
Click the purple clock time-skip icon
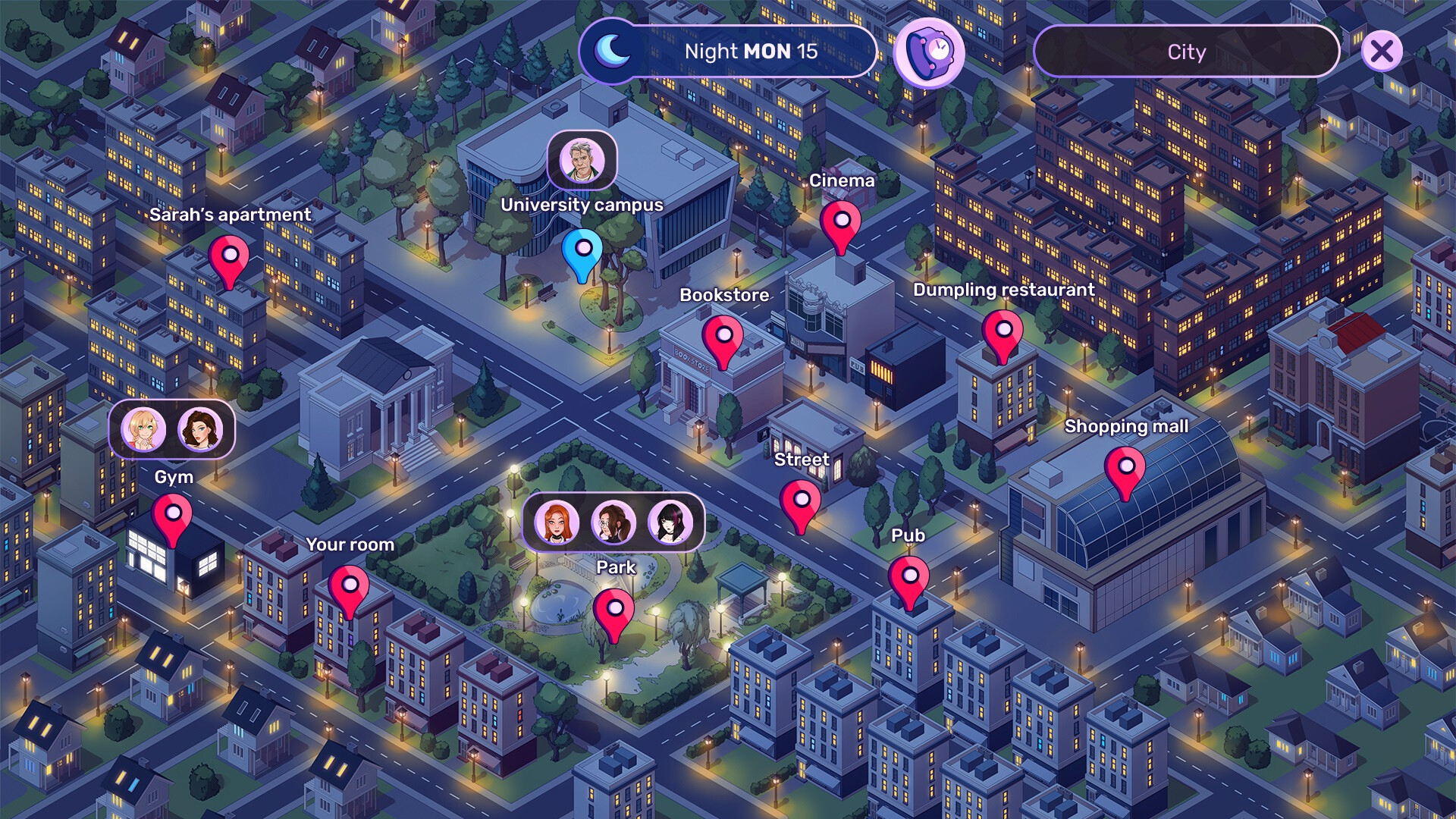pyautogui.click(x=929, y=52)
